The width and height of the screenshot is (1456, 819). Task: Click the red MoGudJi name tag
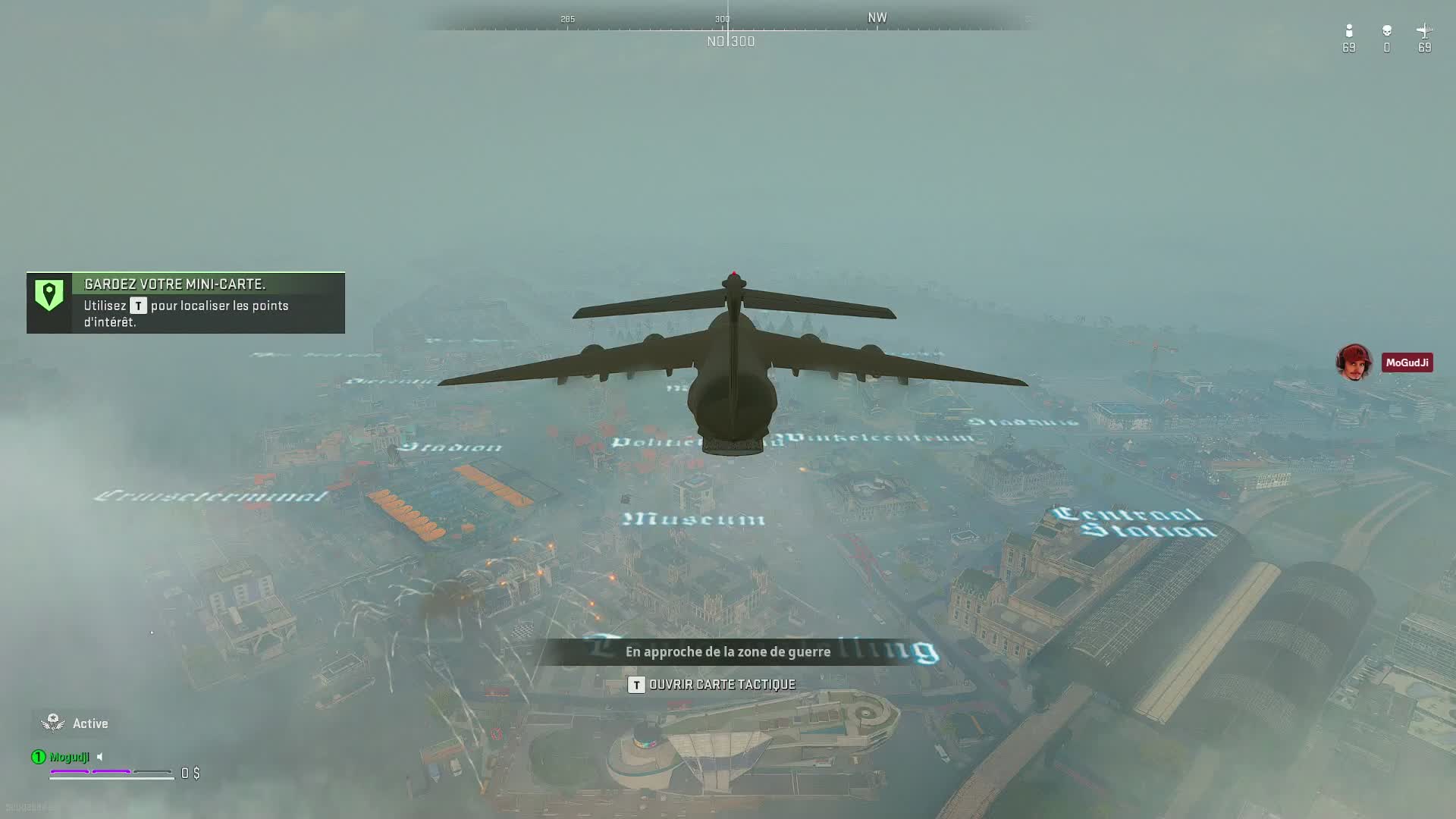(x=1407, y=362)
